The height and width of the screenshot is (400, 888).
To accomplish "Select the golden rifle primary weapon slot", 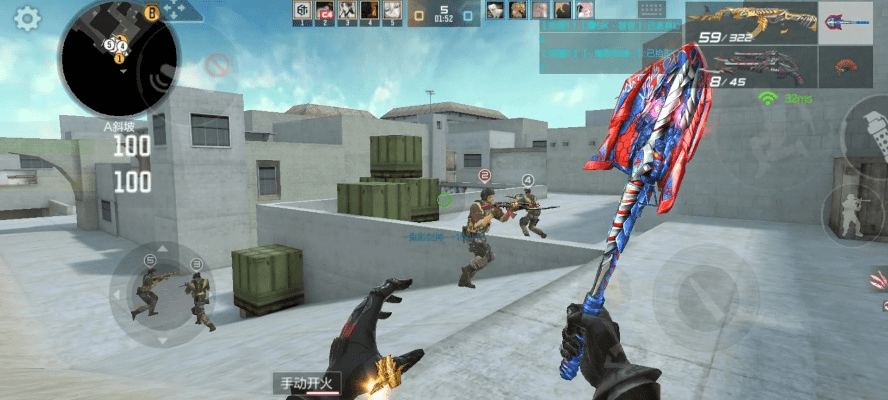I will point(750,23).
